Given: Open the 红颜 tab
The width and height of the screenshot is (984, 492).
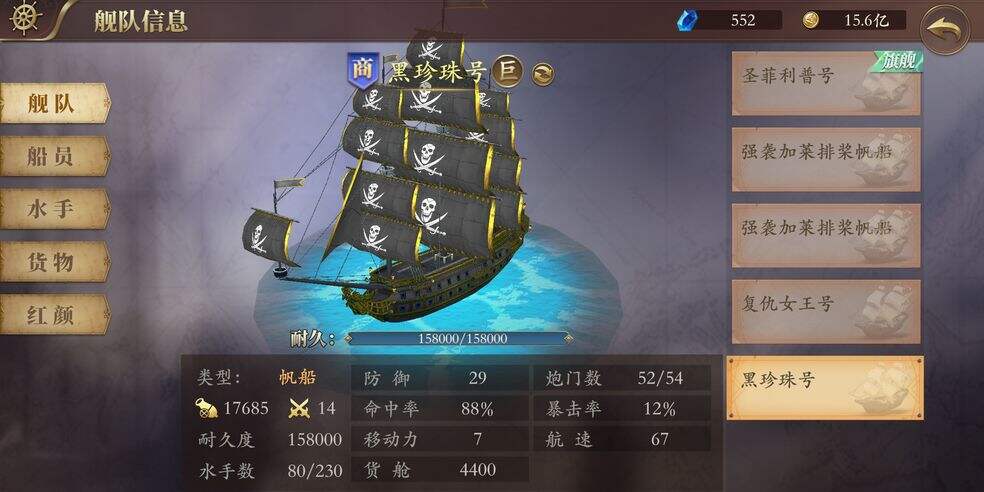Looking at the screenshot, I should pos(53,315).
